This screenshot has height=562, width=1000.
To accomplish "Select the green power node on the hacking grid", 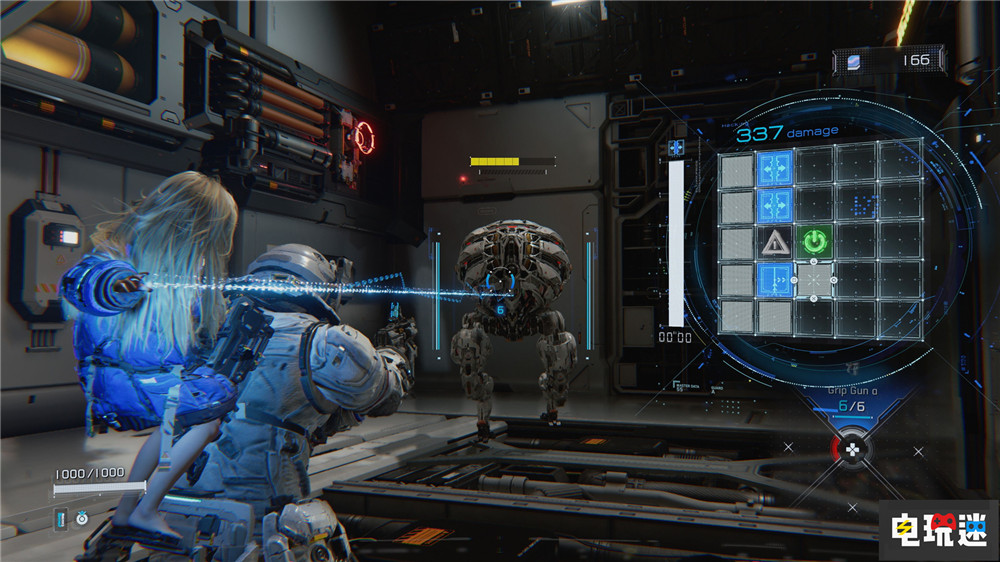I will click(x=815, y=242).
